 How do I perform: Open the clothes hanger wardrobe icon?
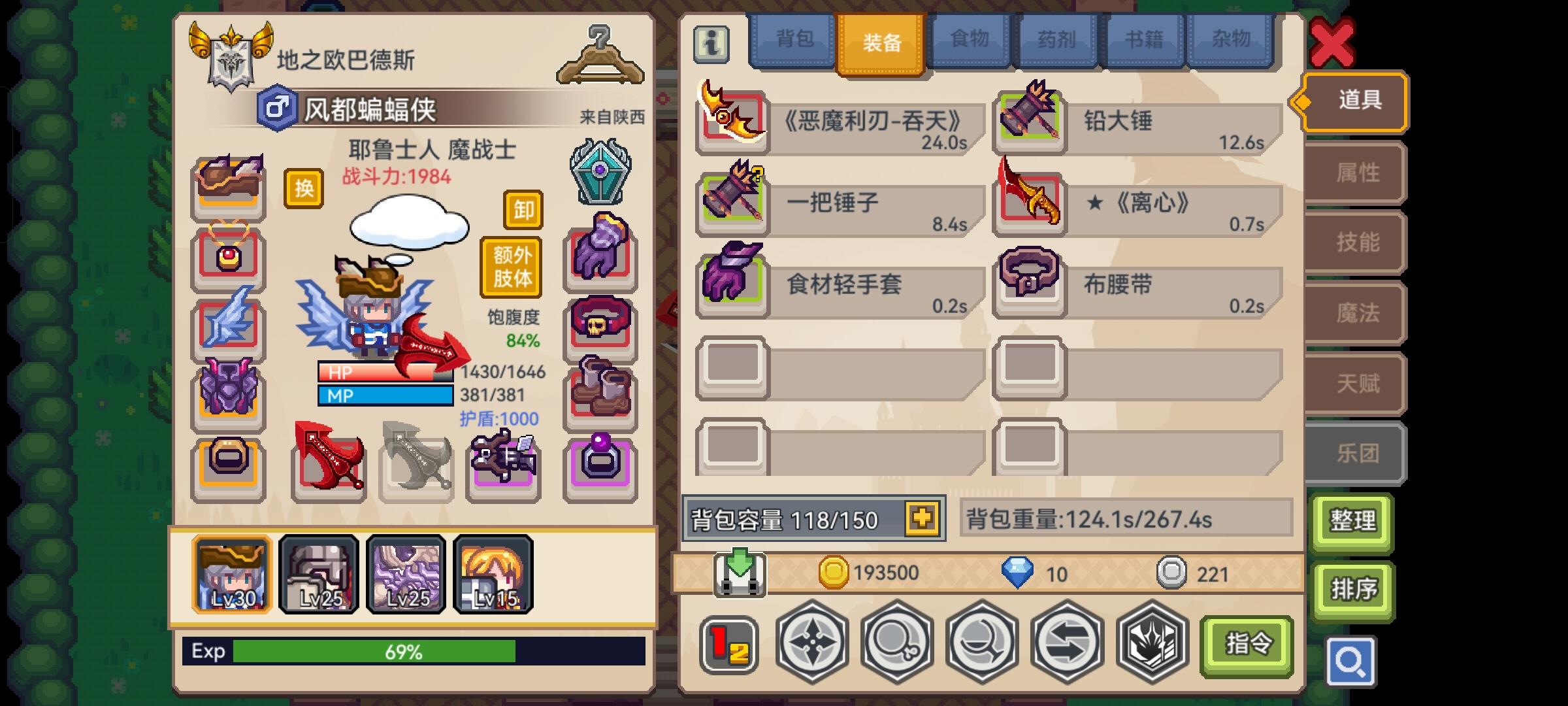click(x=598, y=57)
